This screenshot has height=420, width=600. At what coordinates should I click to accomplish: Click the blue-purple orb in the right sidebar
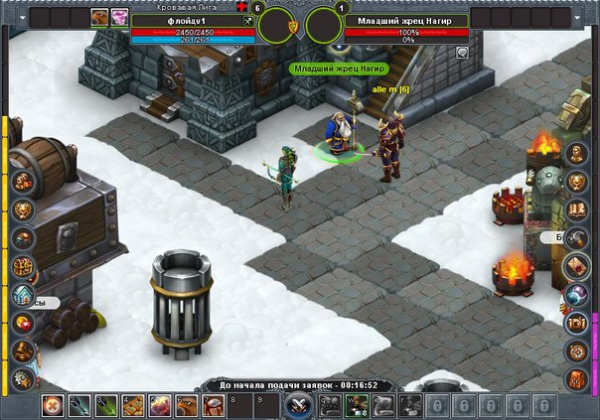point(577,295)
